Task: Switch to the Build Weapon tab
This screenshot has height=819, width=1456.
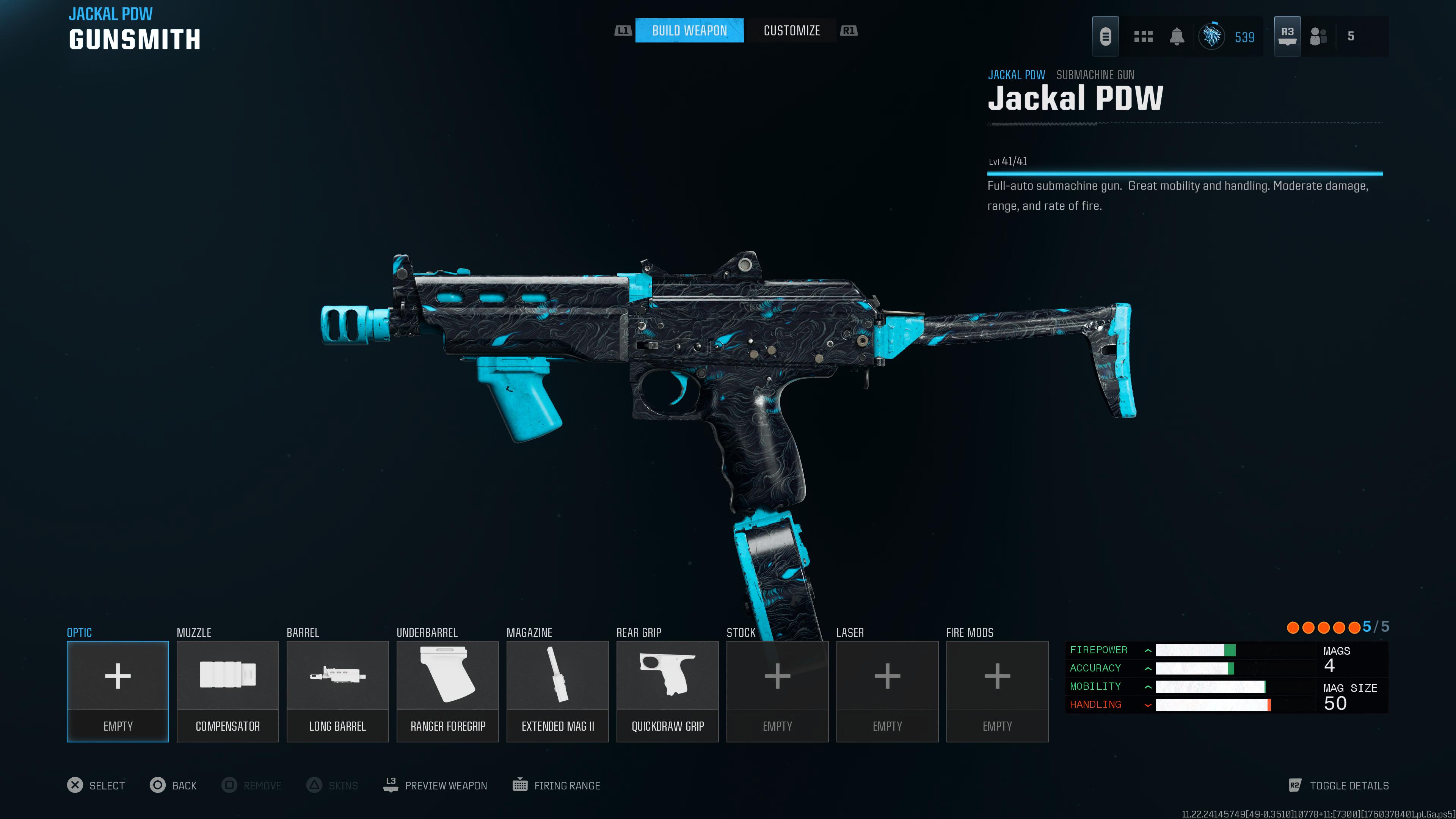Action: coord(689,30)
